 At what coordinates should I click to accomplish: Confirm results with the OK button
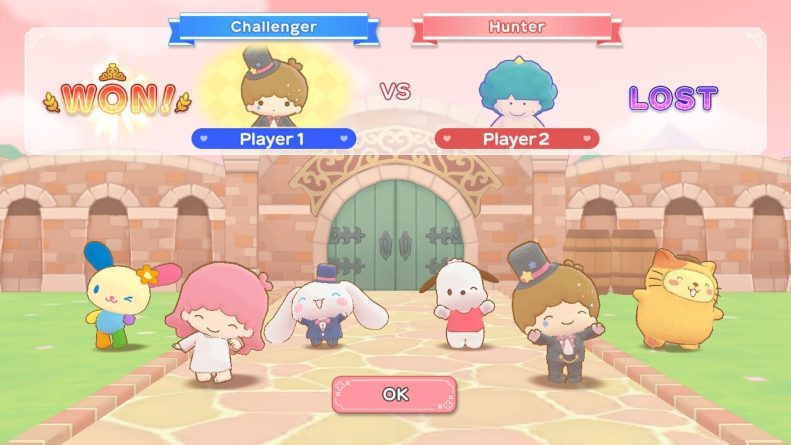click(395, 394)
